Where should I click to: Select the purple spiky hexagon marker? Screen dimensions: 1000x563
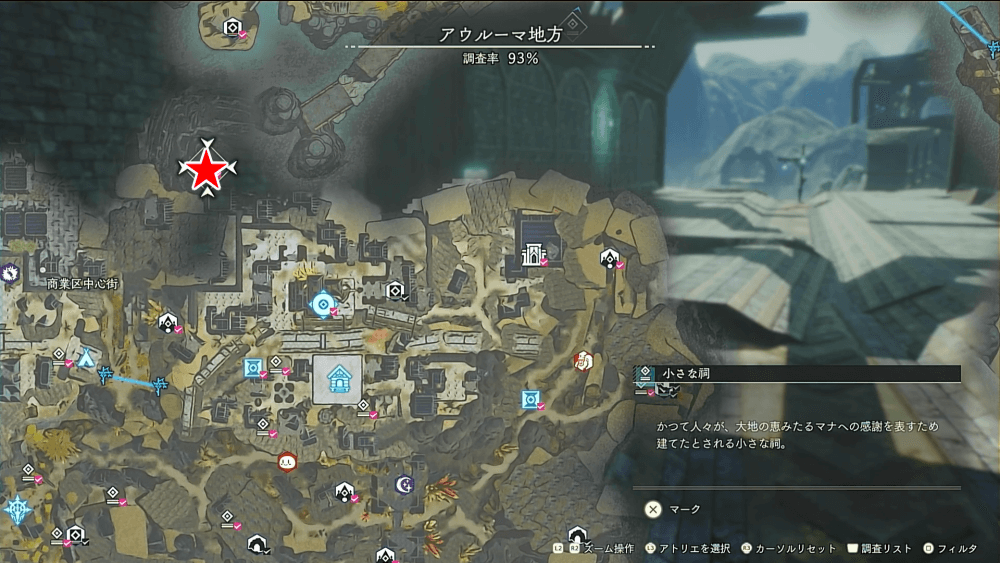point(7,270)
